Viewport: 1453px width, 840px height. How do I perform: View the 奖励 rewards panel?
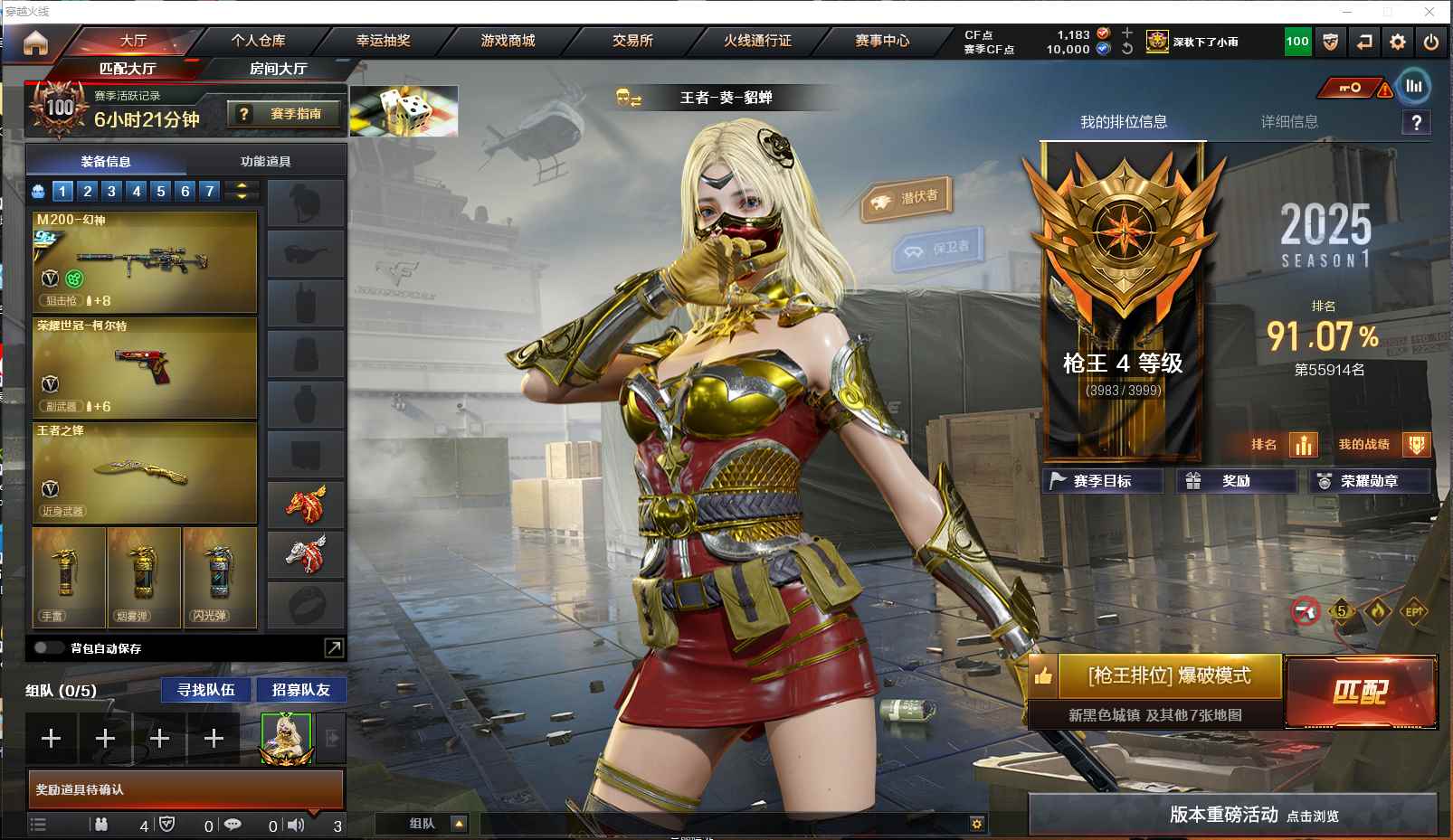click(1235, 481)
